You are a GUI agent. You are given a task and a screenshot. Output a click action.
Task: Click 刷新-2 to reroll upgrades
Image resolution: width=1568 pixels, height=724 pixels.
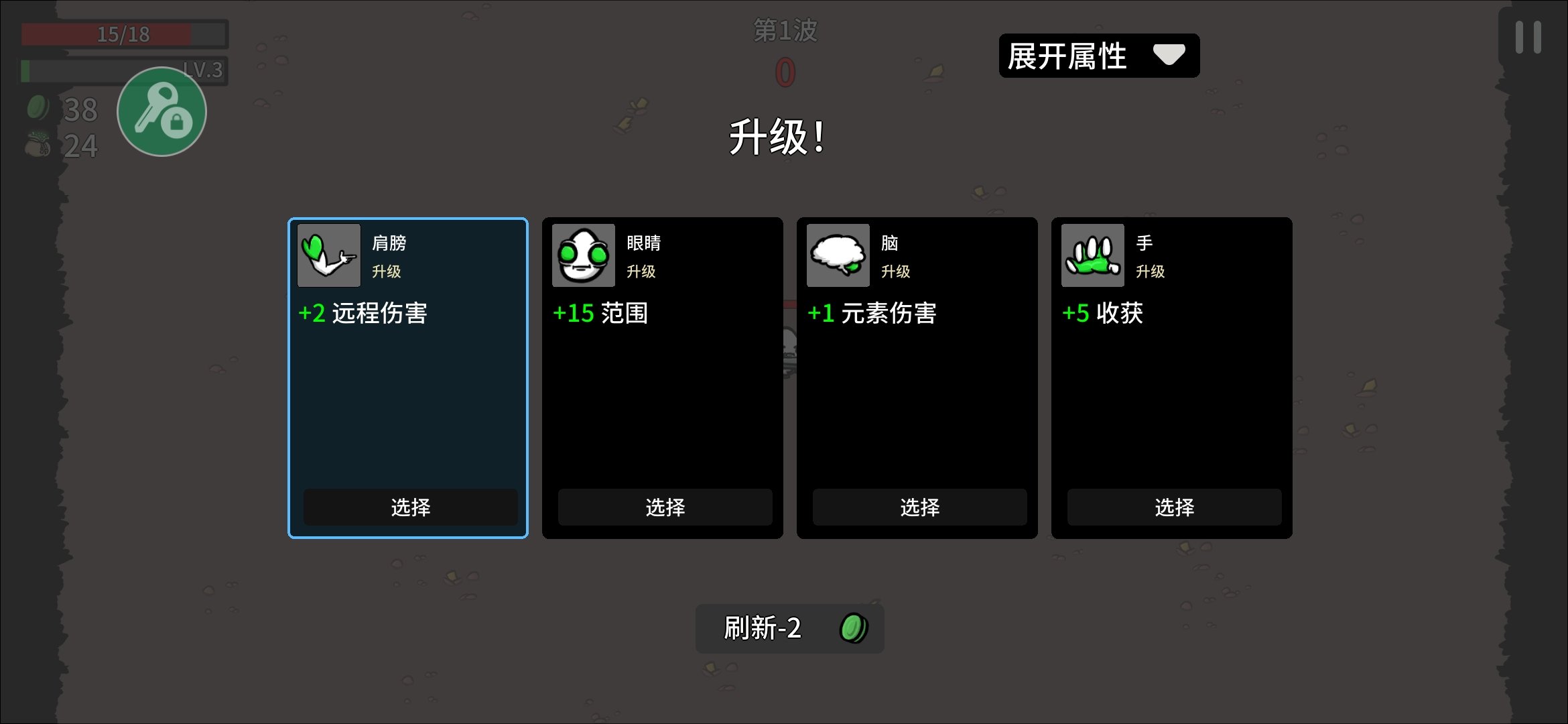788,629
